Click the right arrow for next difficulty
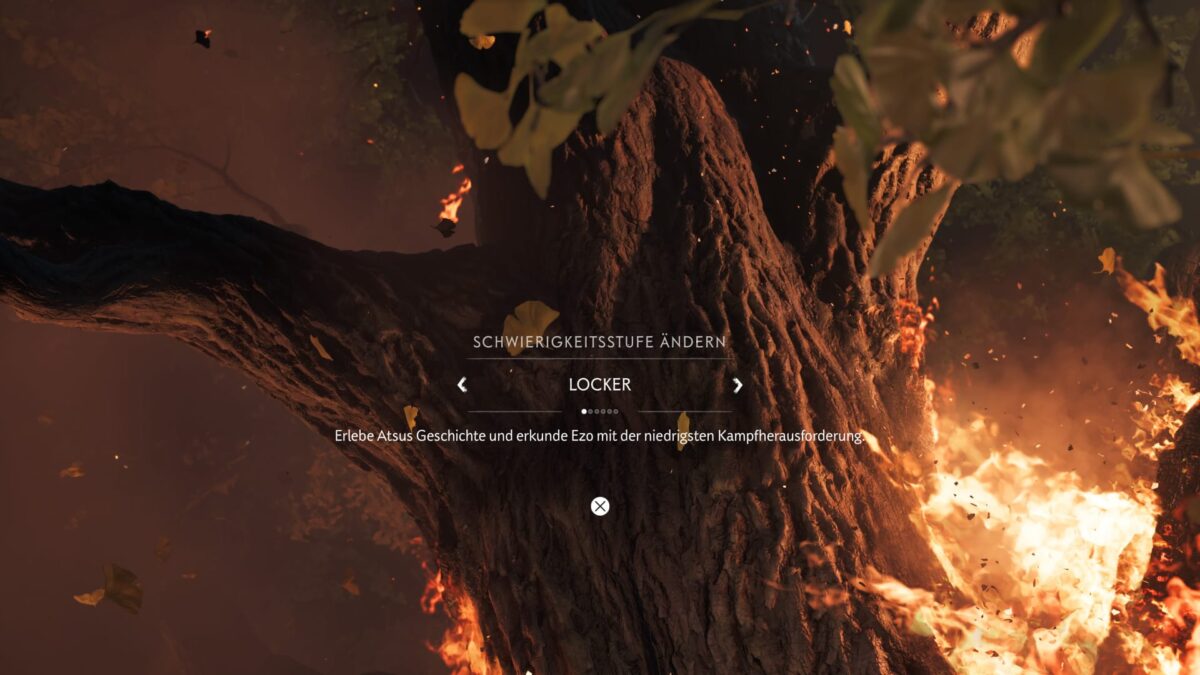1200x675 pixels. pyautogui.click(x=738, y=385)
